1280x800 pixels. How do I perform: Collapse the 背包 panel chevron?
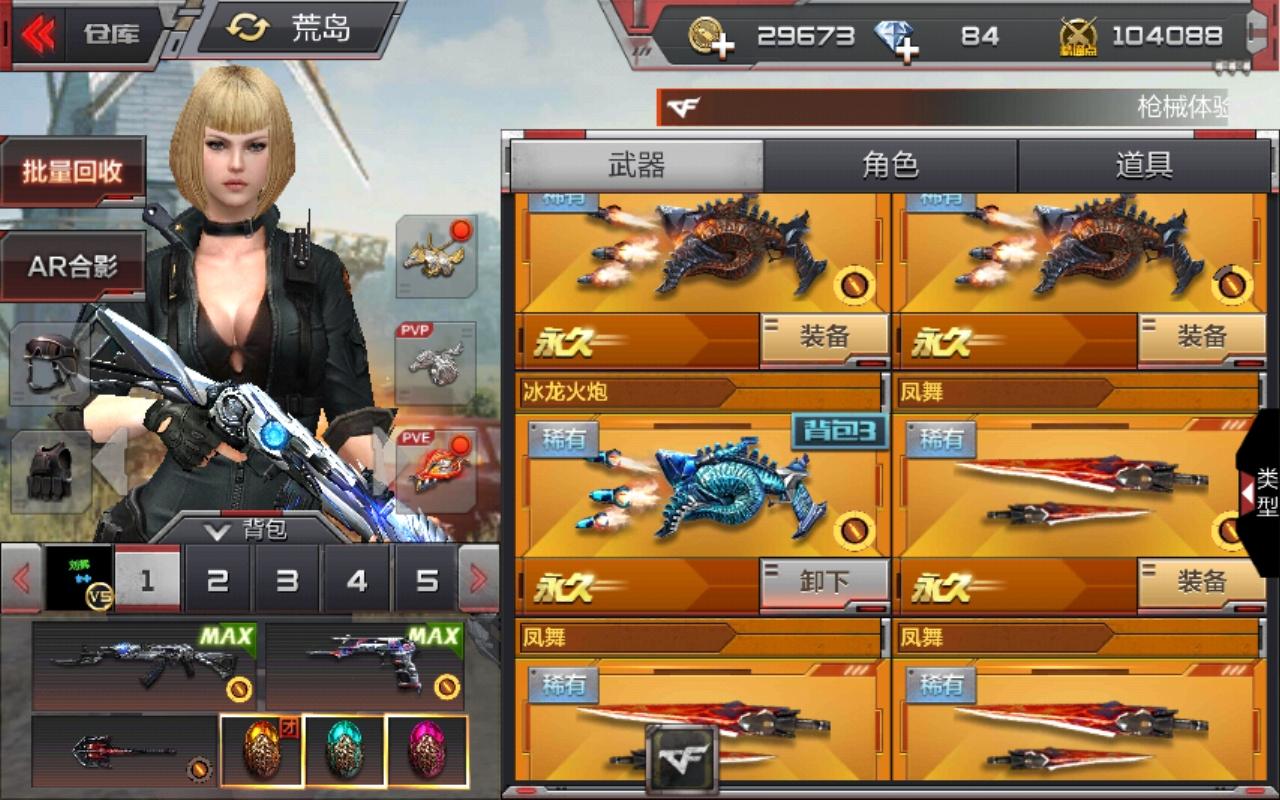tap(219, 530)
